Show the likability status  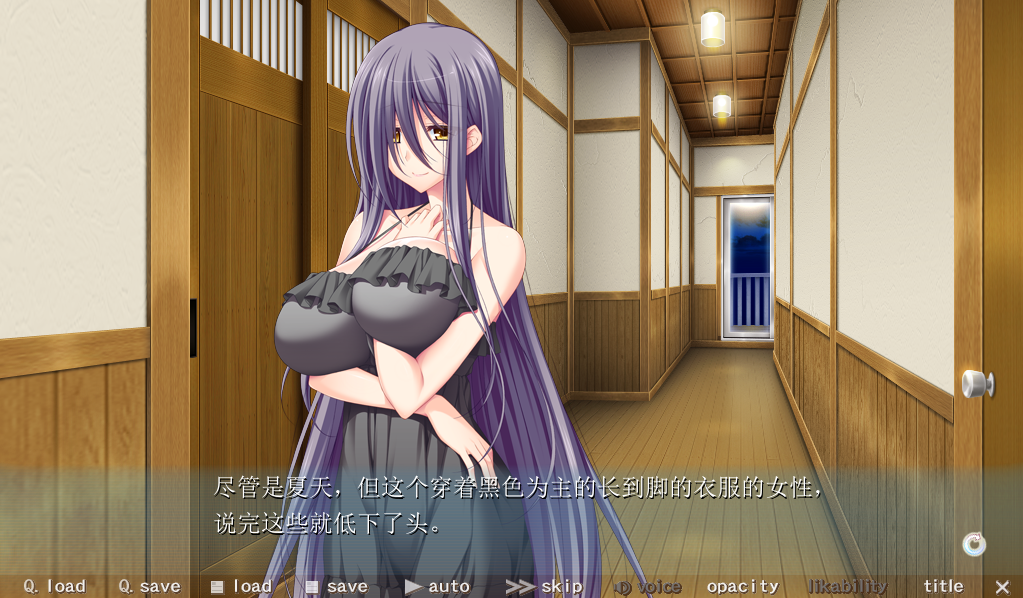847,587
